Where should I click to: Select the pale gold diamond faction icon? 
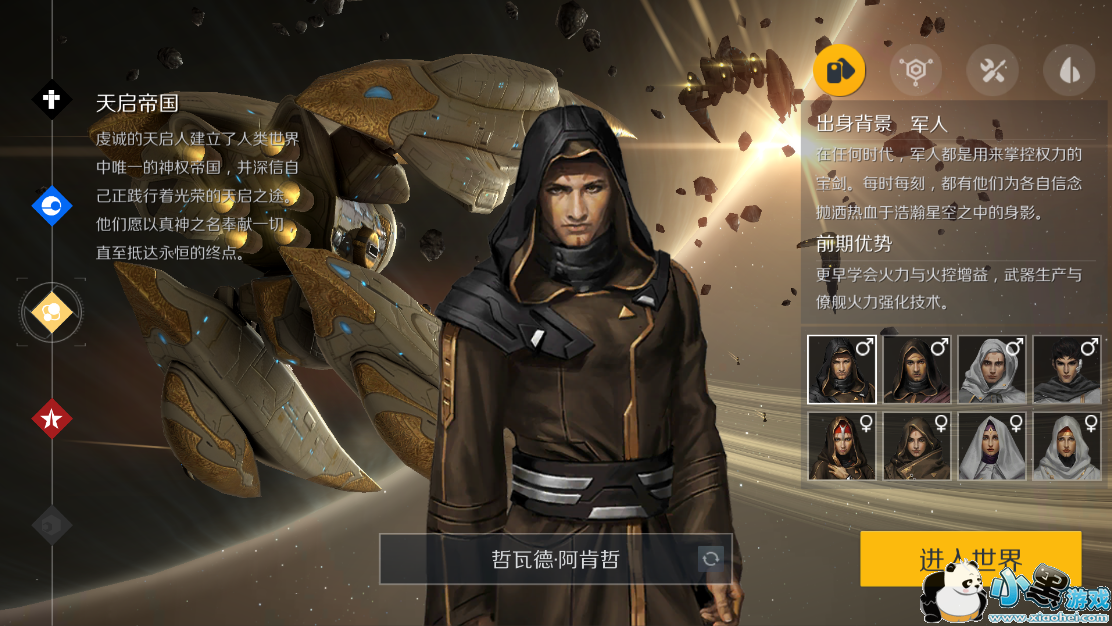click(52, 312)
